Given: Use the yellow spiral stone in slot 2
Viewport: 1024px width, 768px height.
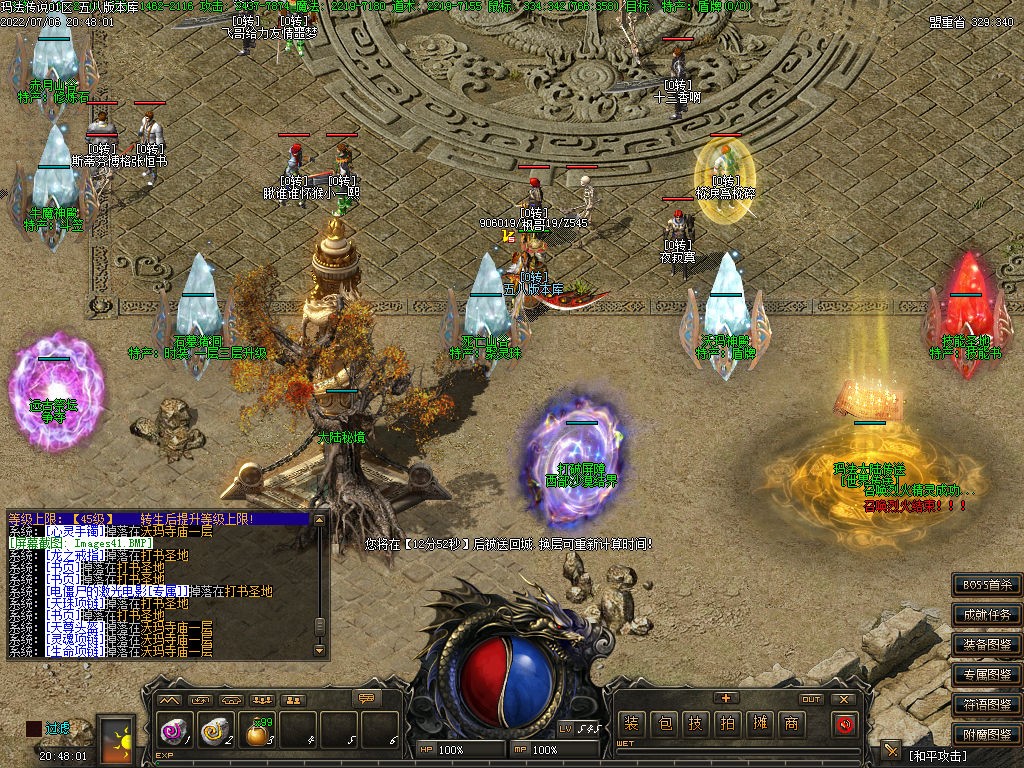Looking at the screenshot, I should click(x=216, y=731).
